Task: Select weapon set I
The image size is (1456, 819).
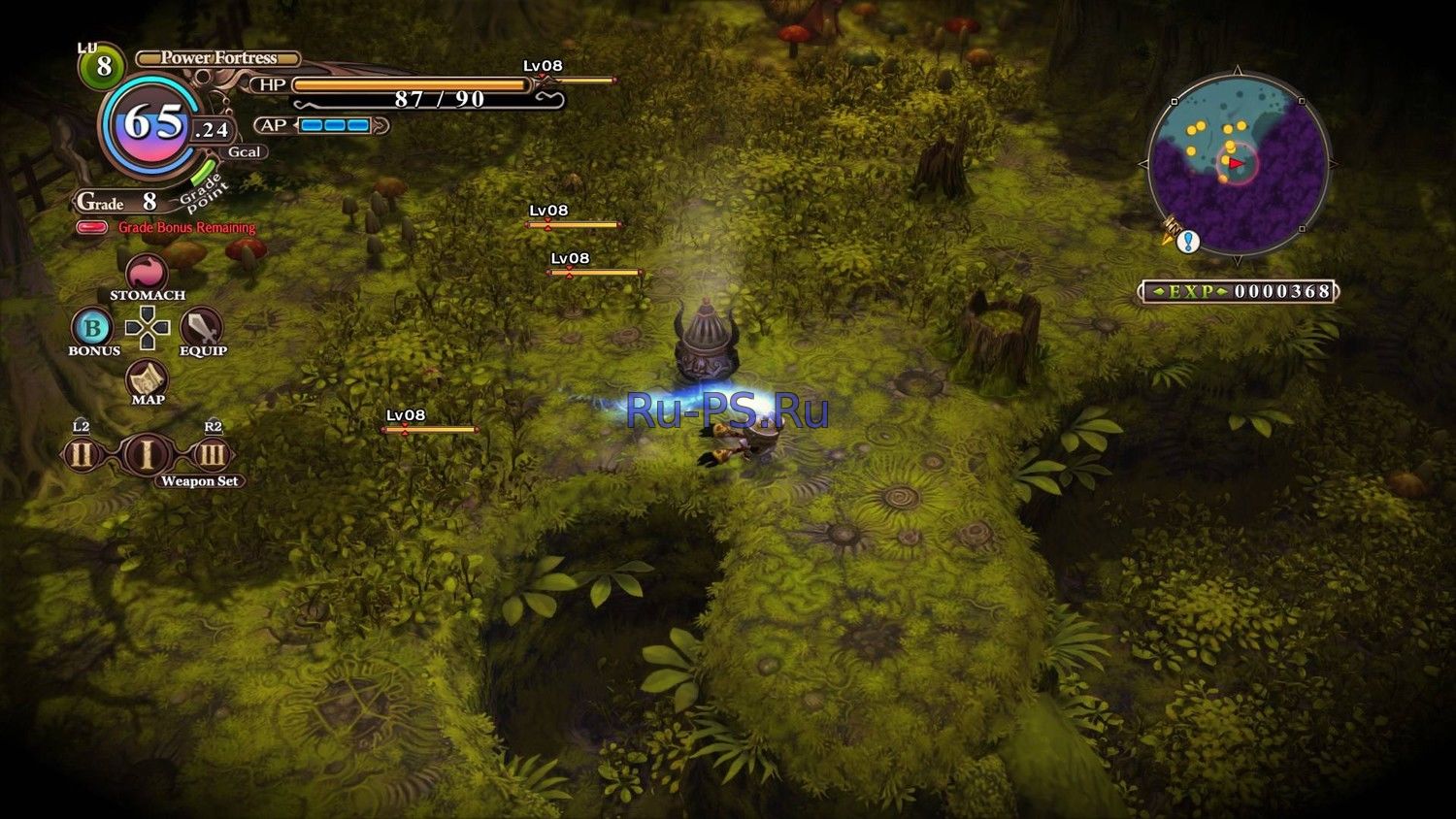Action: click(147, 454)
